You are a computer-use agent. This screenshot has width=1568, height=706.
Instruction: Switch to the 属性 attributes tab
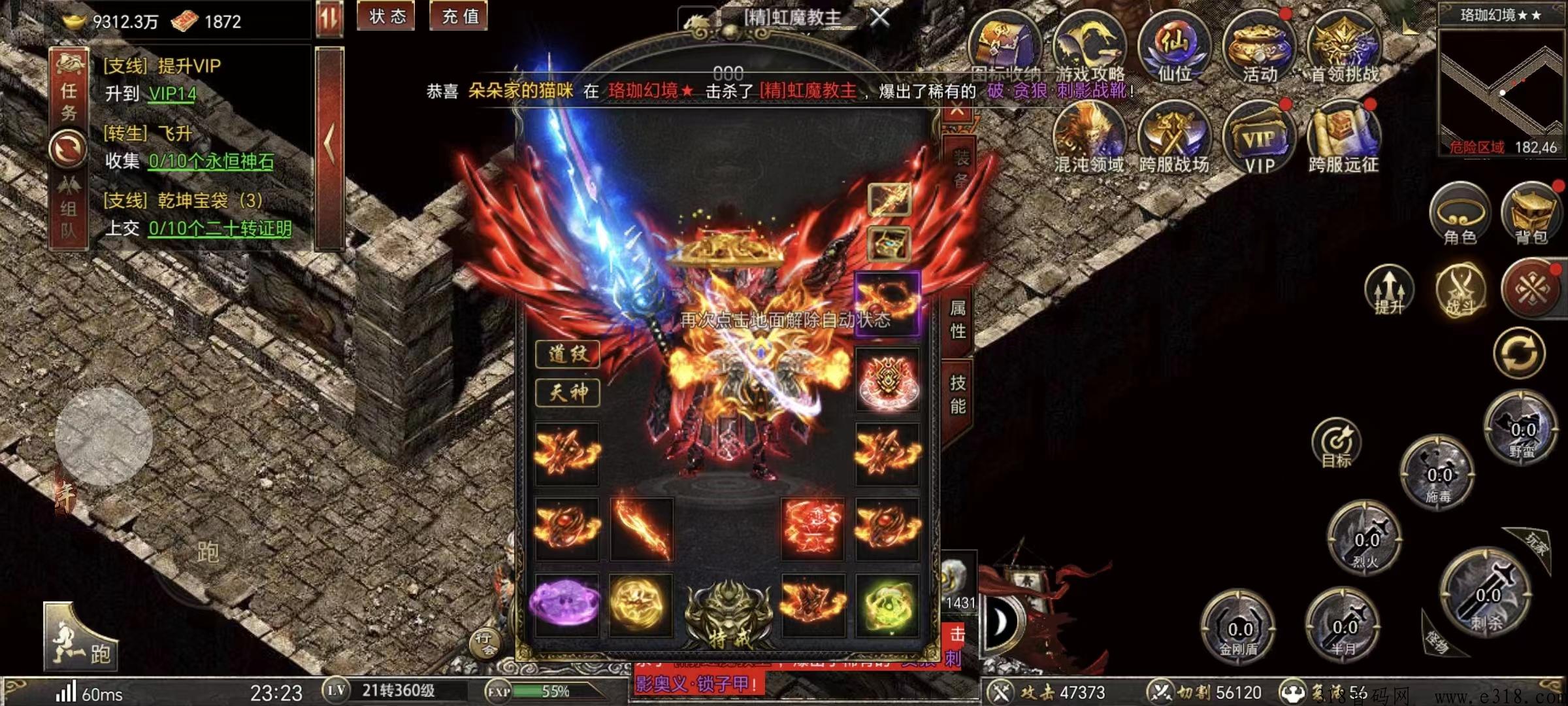point(958,320)
